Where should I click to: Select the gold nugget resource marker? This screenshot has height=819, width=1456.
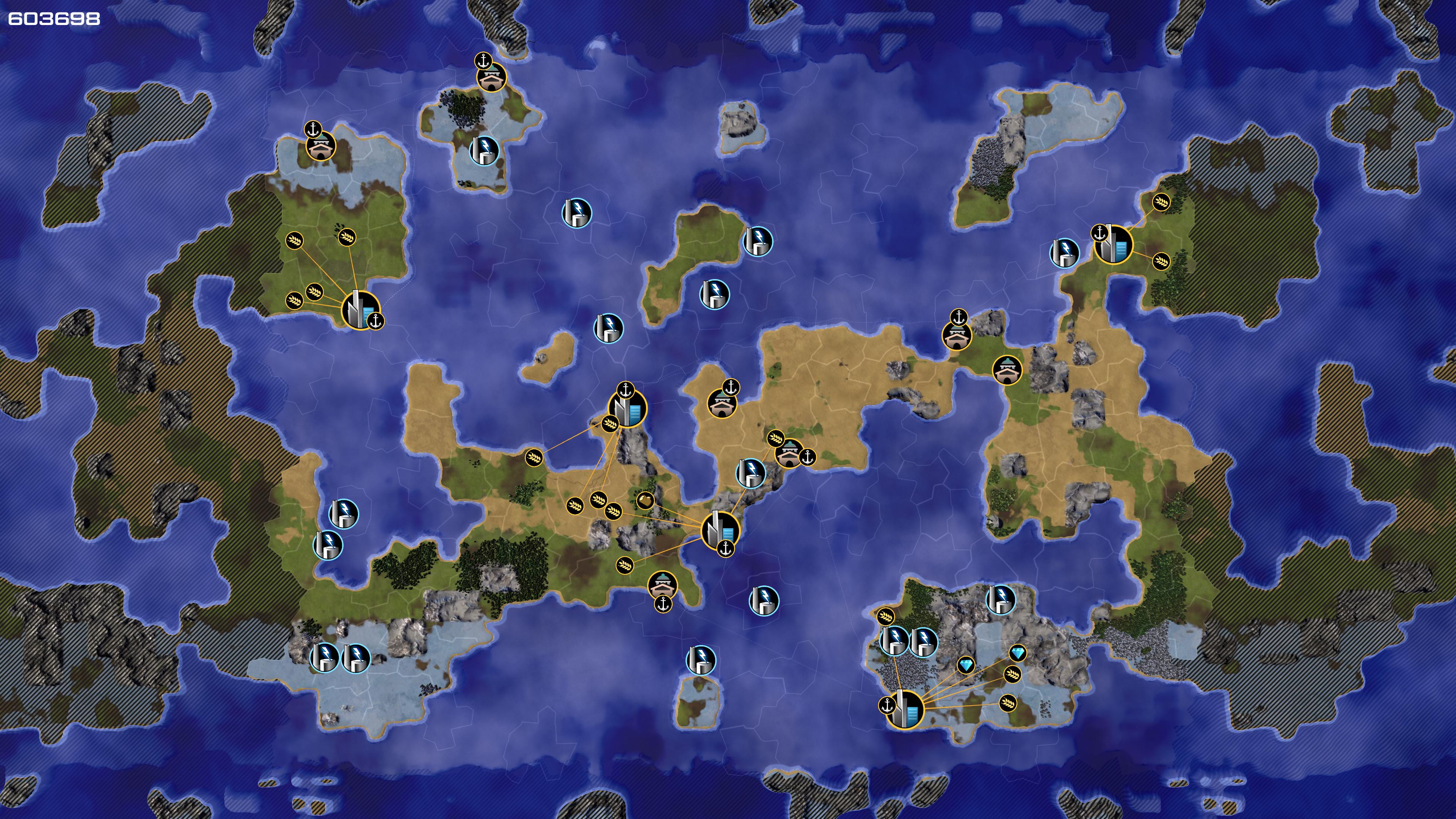pyautogui.click(x=645, y=500)
